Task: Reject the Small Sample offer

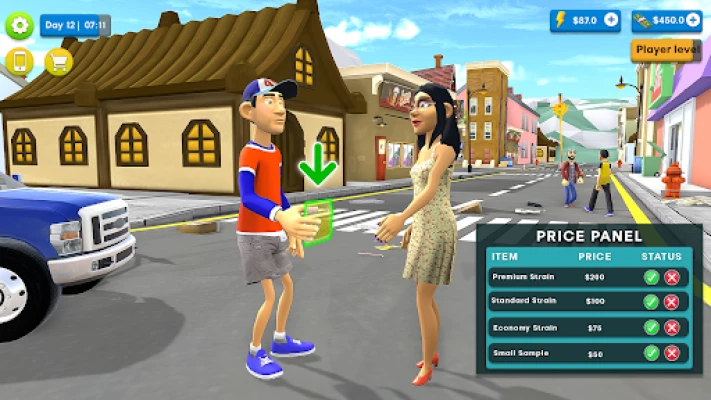Action: [x=671, y=352]
